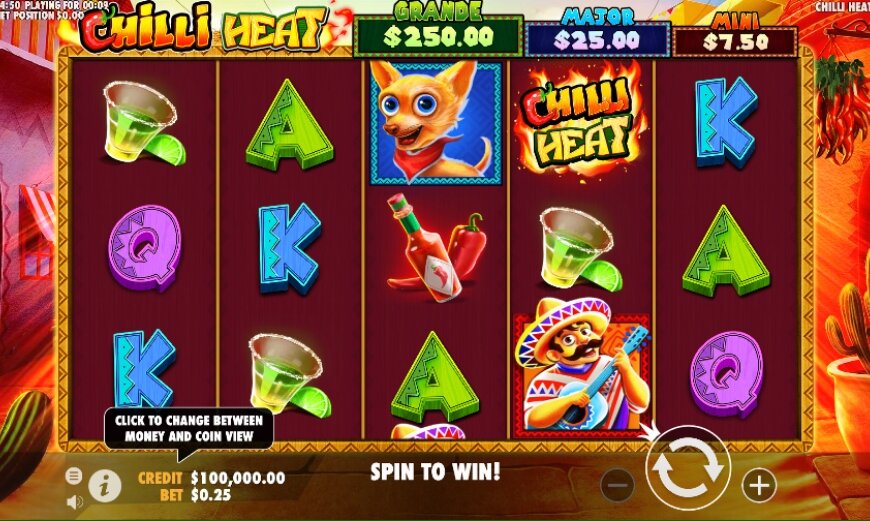This screenshot has width=870, height=521.
Task: Toggle the sound speaker icon
Action: [74, 501]
